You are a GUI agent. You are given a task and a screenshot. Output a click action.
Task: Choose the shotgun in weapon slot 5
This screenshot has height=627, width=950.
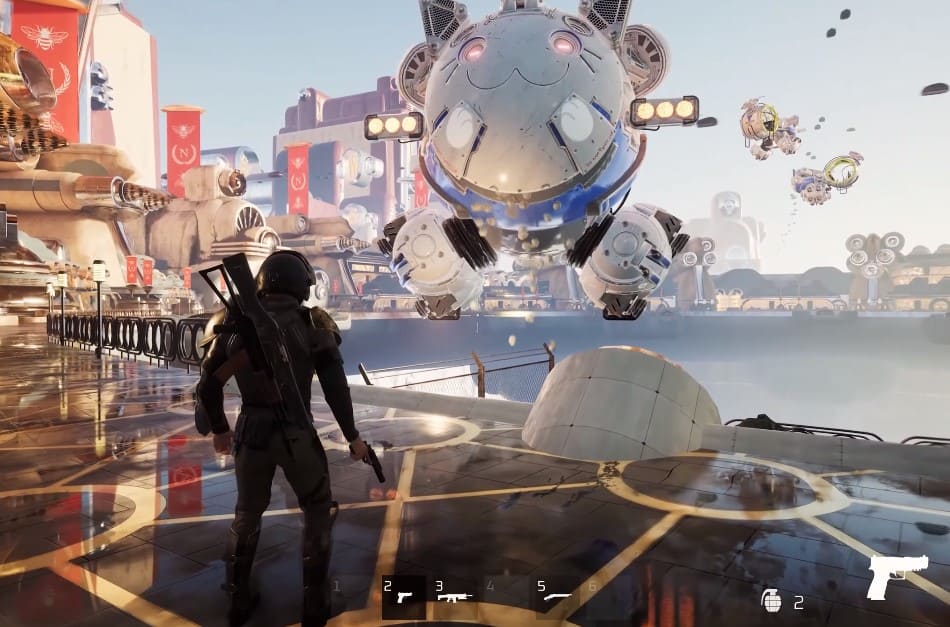tap(555, 596)
